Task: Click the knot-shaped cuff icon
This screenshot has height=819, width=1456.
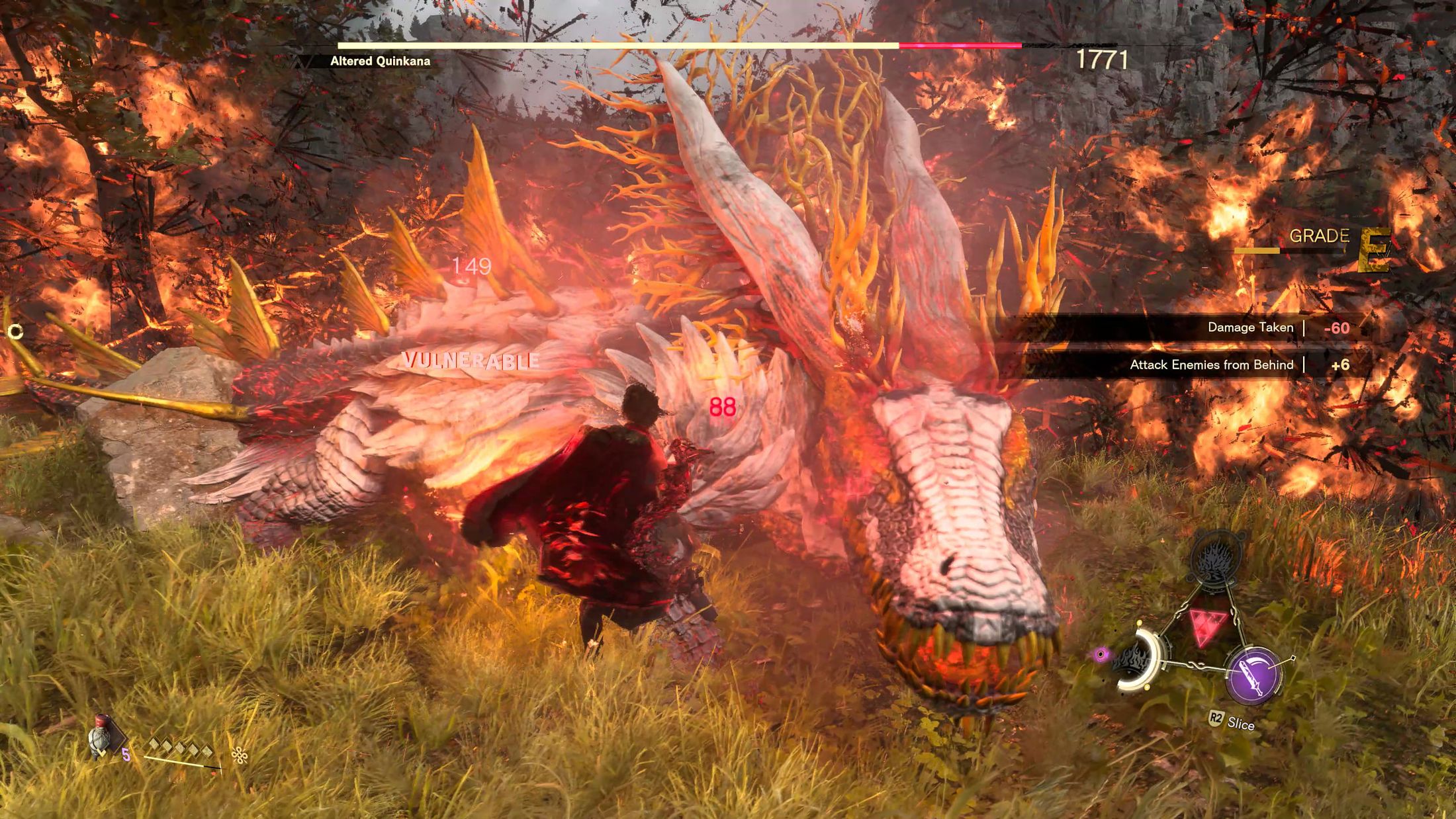Action: pyautogui.click(x=239, y=755)
